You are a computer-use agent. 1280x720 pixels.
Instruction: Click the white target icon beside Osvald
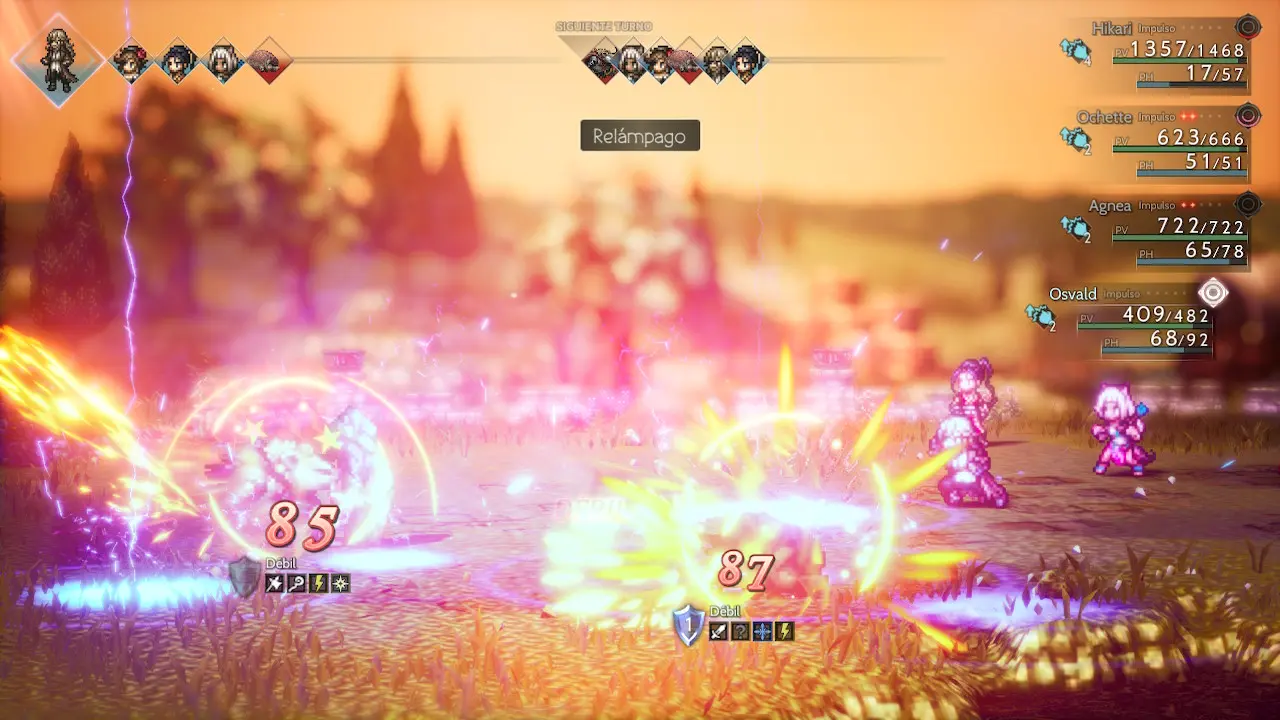1213,293
